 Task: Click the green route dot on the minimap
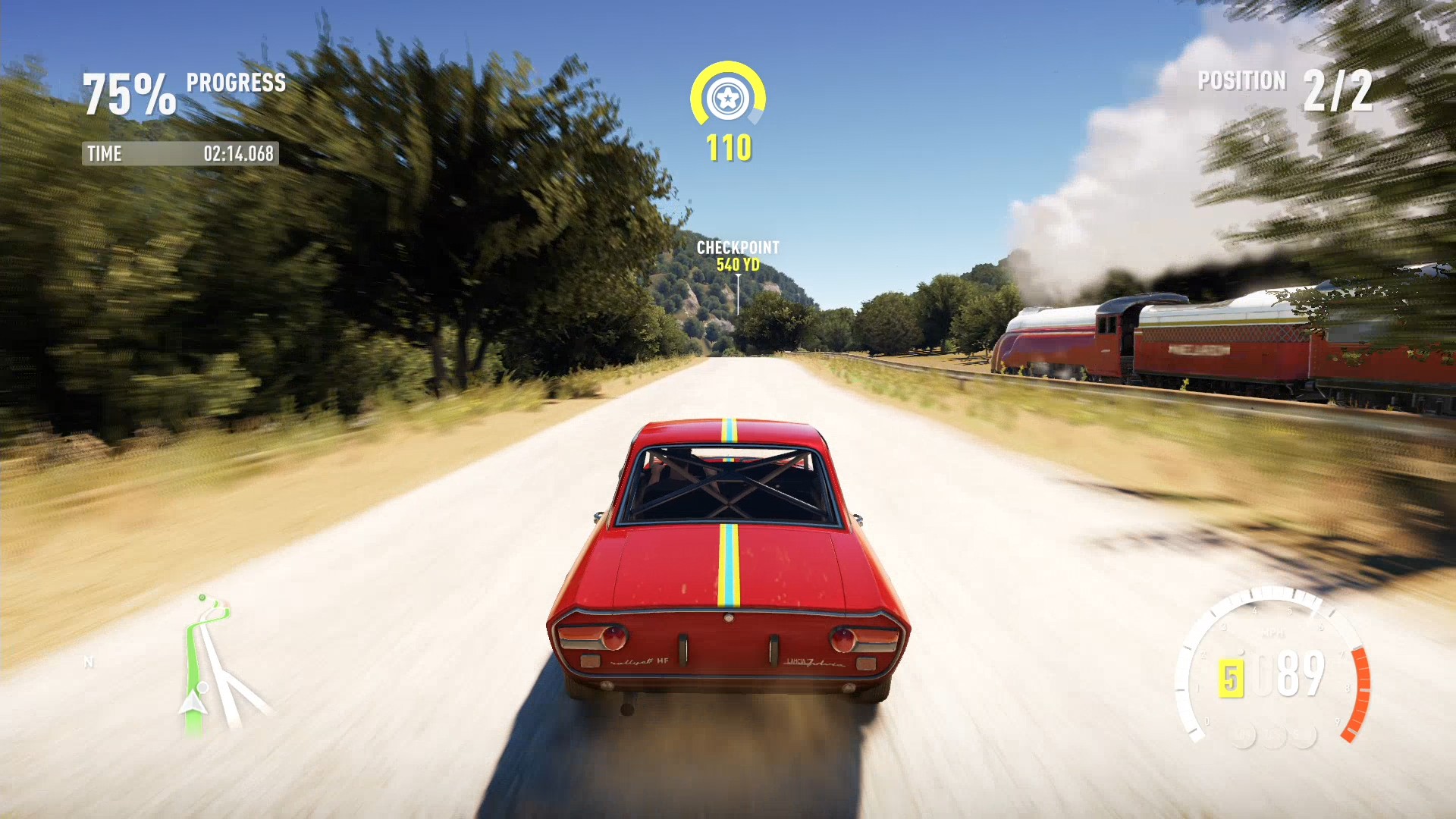(x=202, y=597)
